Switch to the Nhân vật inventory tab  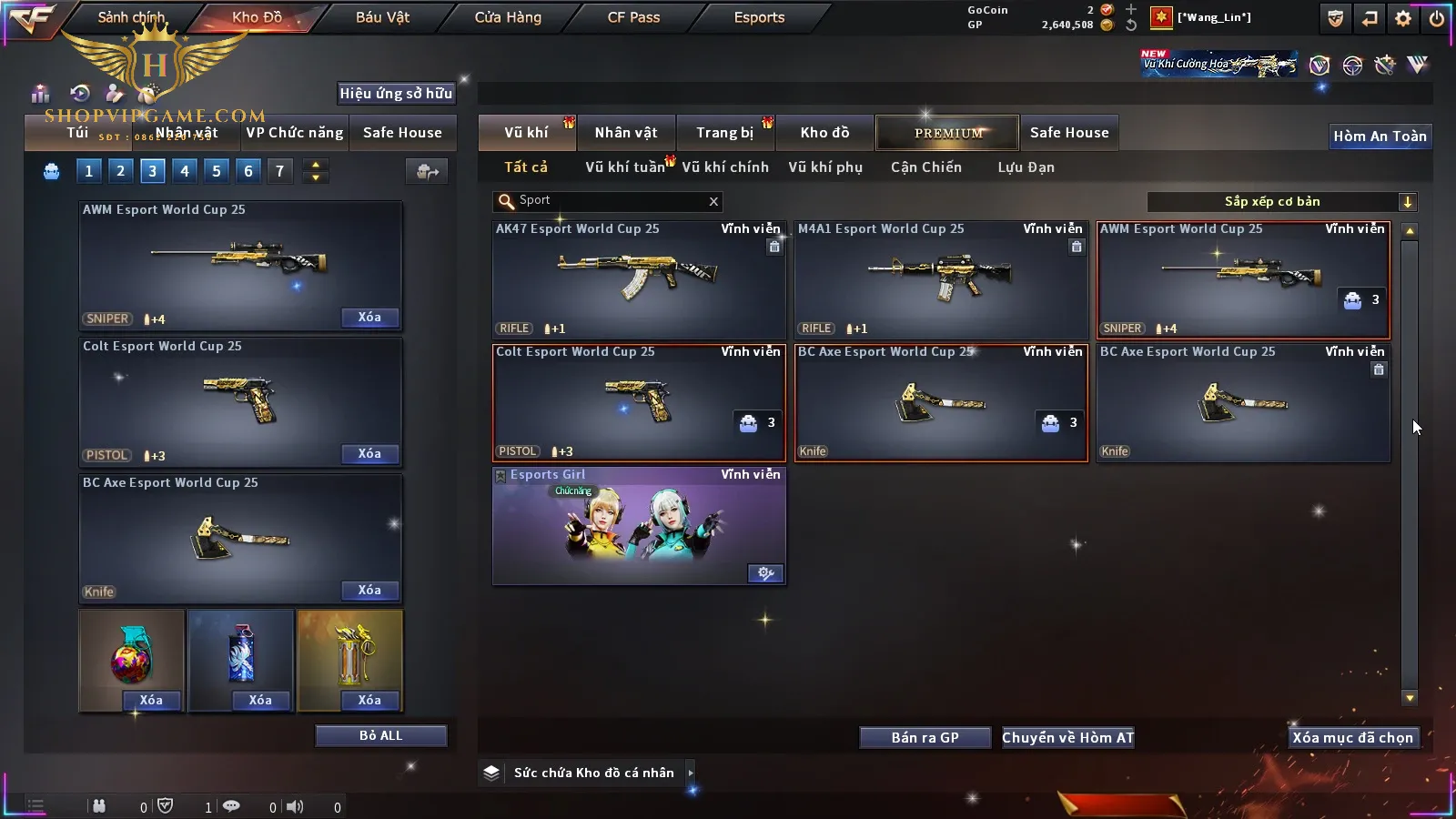click(625, 133)
